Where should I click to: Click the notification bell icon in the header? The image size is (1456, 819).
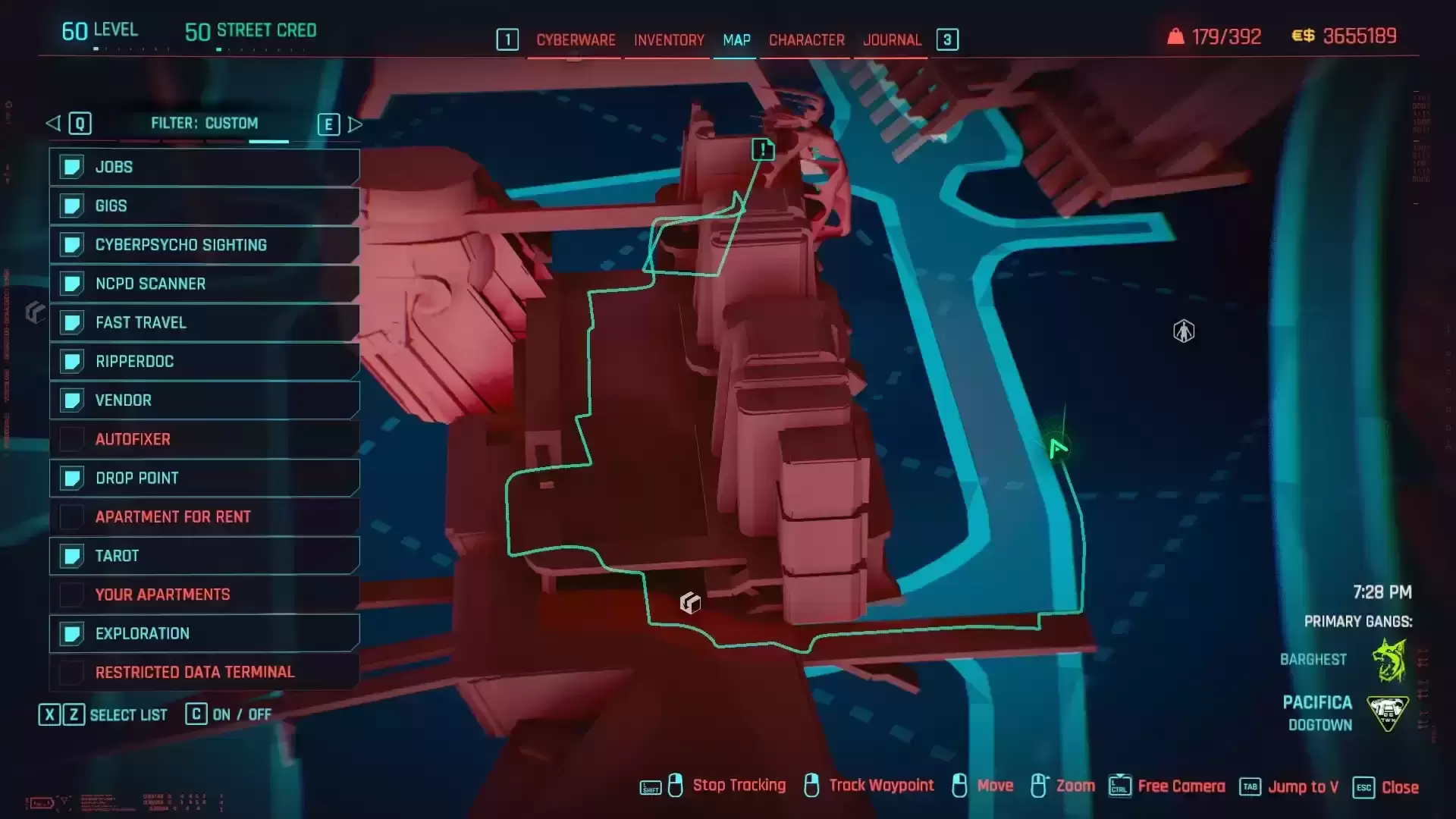click(x=1175, y=36)
